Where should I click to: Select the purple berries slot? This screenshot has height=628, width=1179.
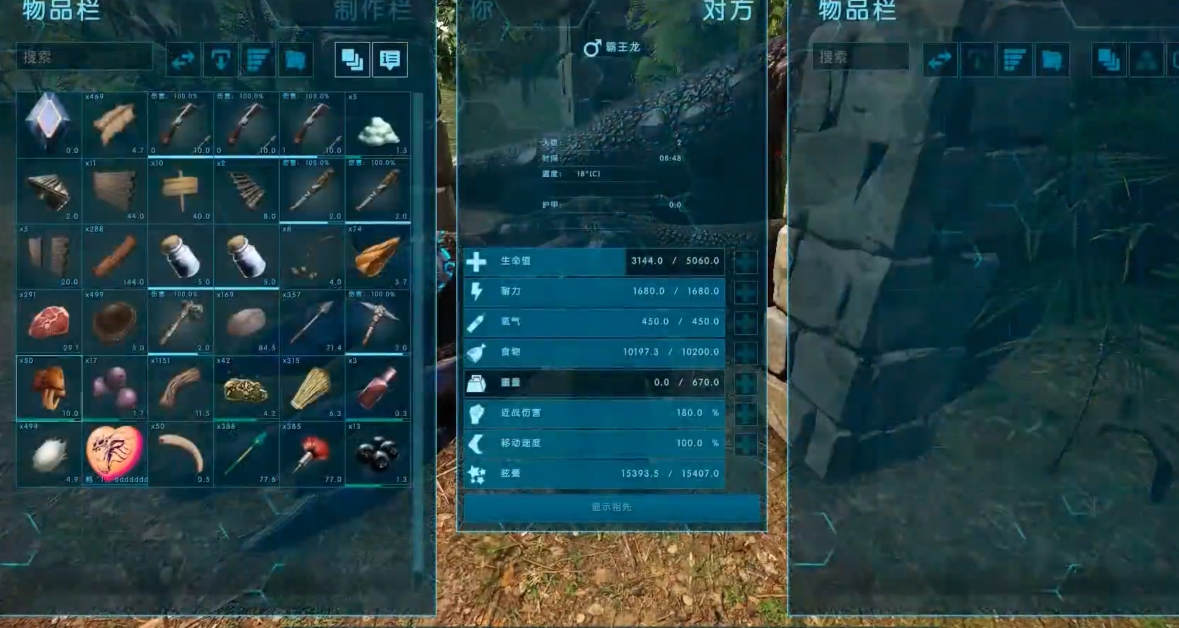click(114, 387)
